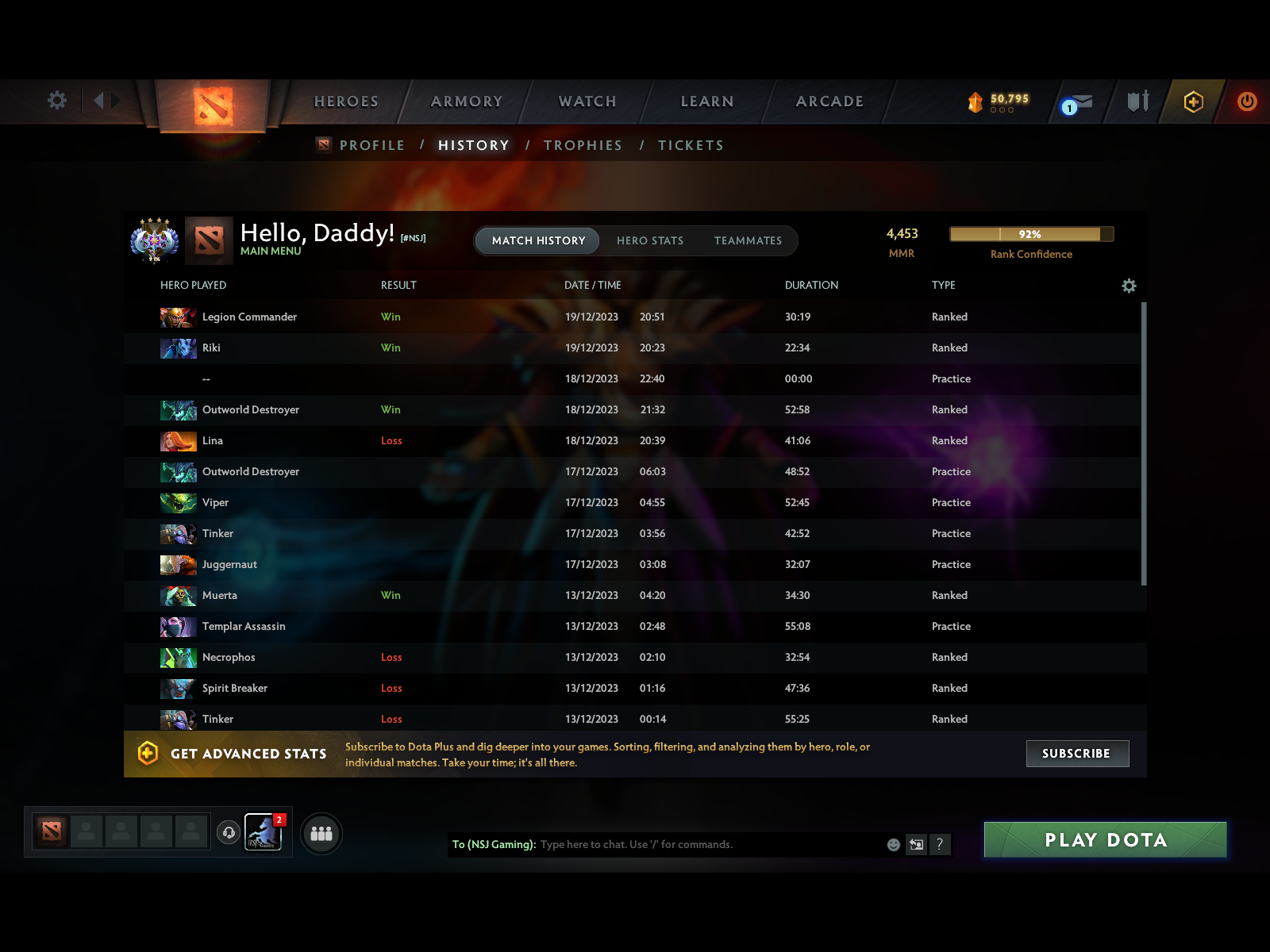
Task: Open the Teammates tab
Action: pyautogui.click(x=747, y=240)
